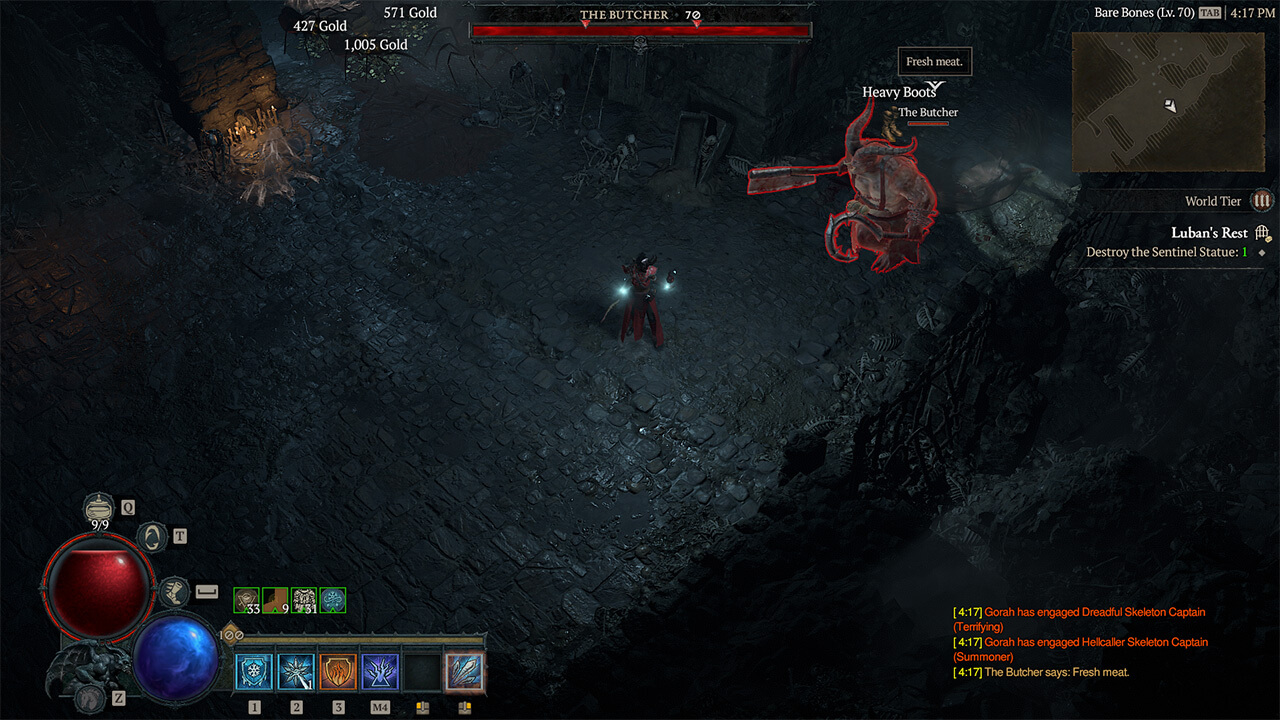This screenshot has width=1280, height=720.
Task: Click the Luban's Rest dungeon icon
Action: click(x=1262, y=231)
